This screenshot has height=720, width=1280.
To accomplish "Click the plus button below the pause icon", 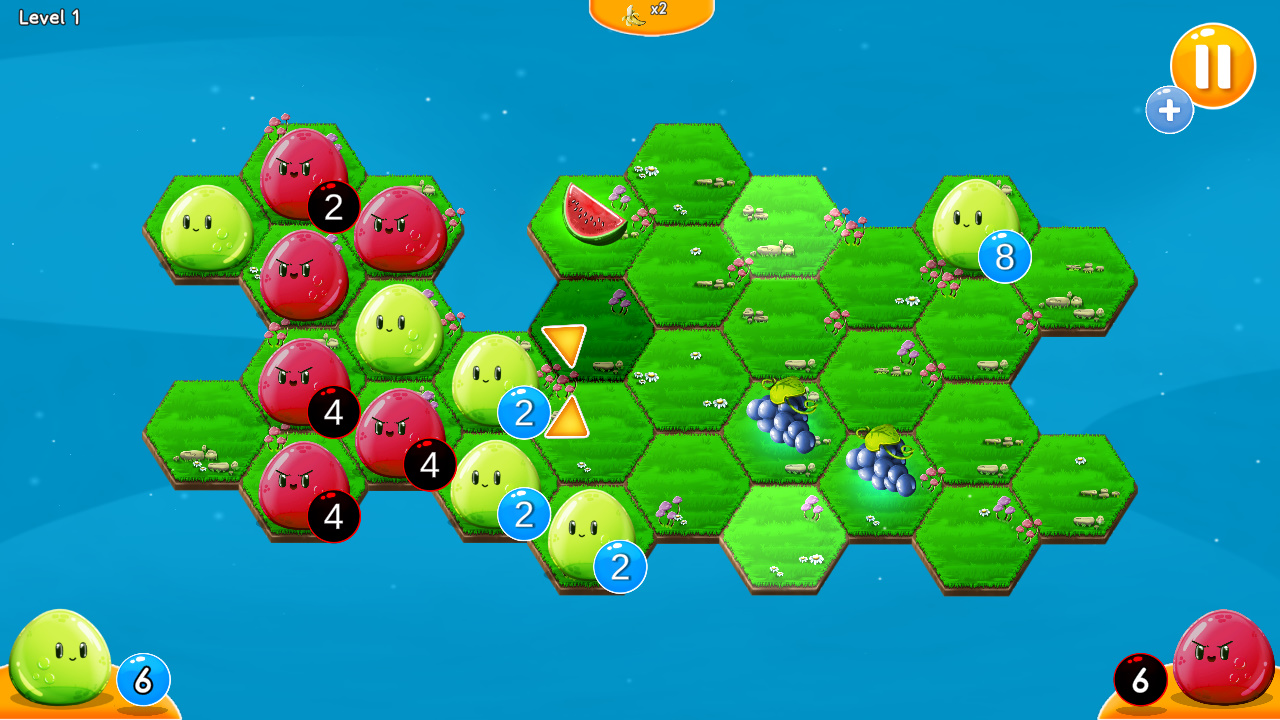I will click(1170, 111).
